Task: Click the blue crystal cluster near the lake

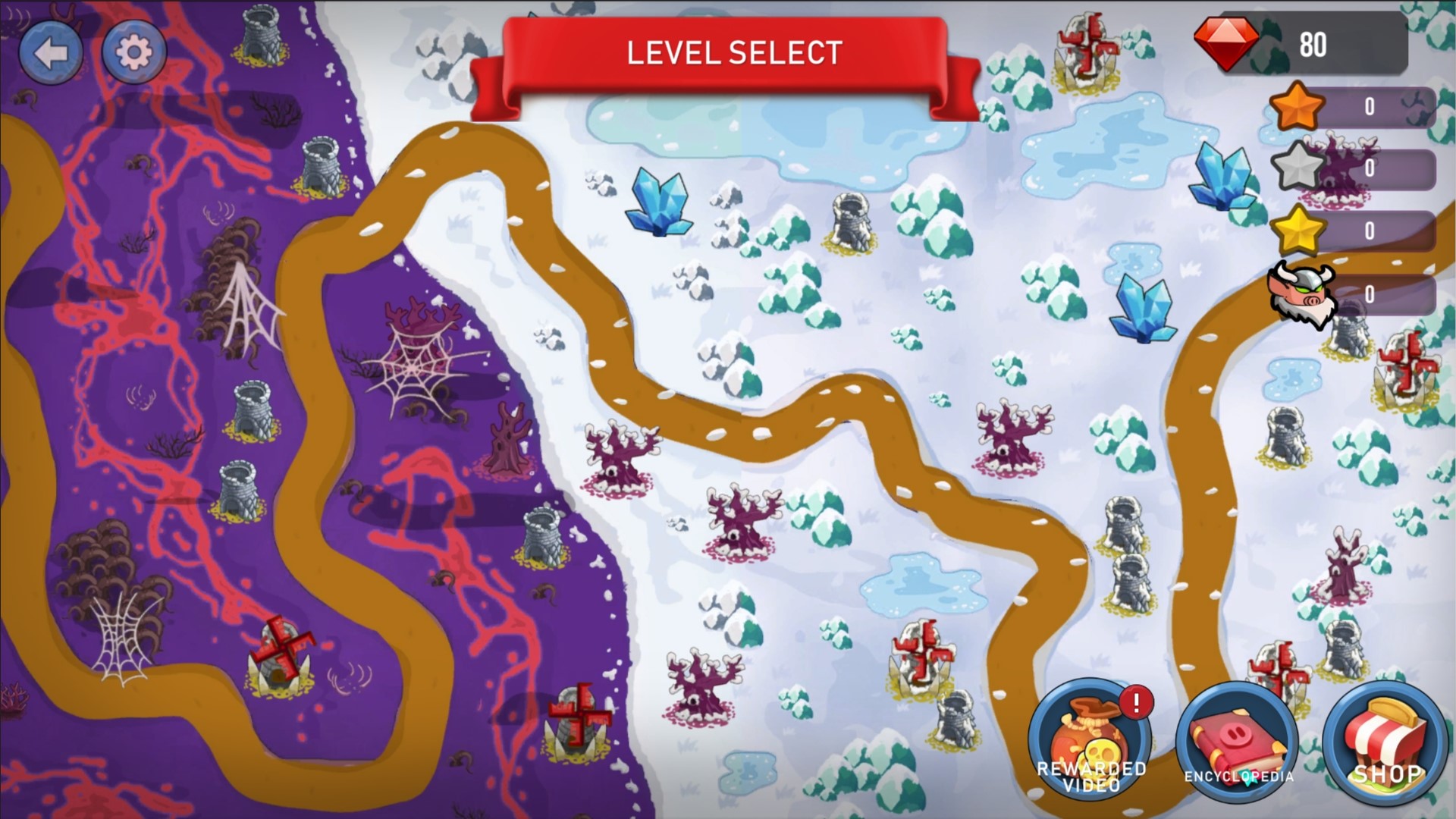Action: coord(661,201)
